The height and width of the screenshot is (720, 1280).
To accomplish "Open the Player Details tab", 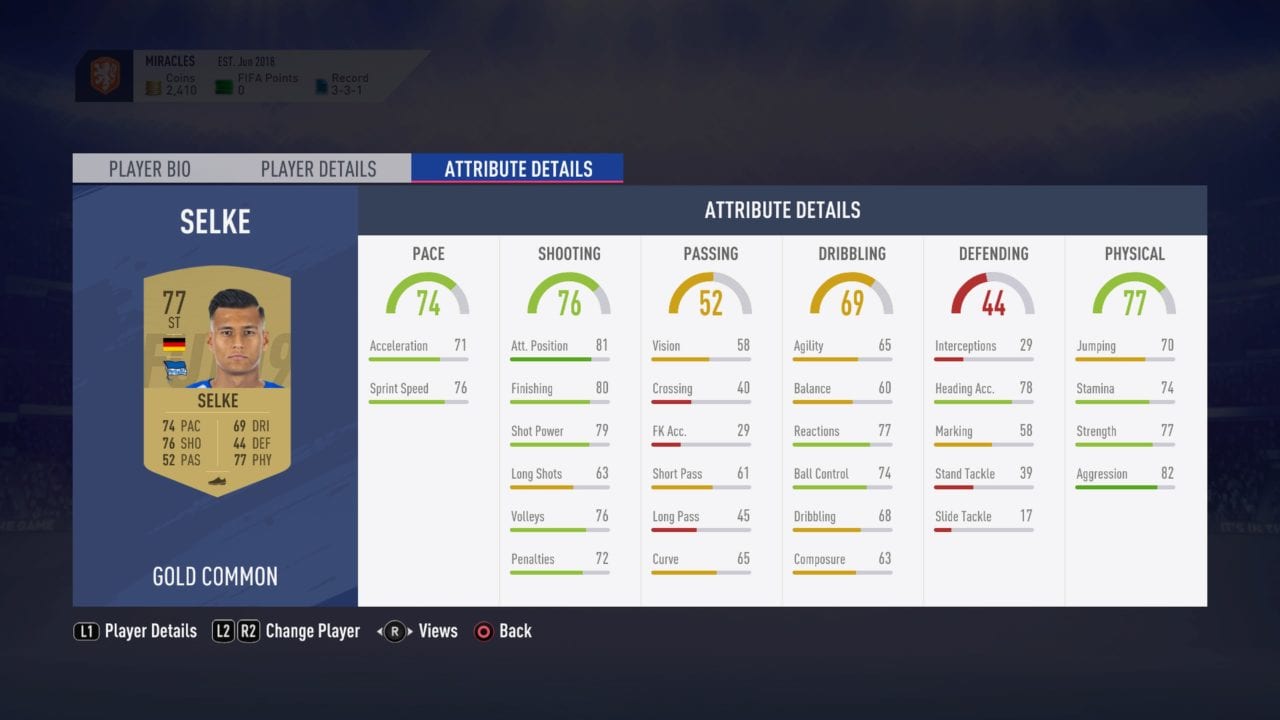I will coord(318,168).
